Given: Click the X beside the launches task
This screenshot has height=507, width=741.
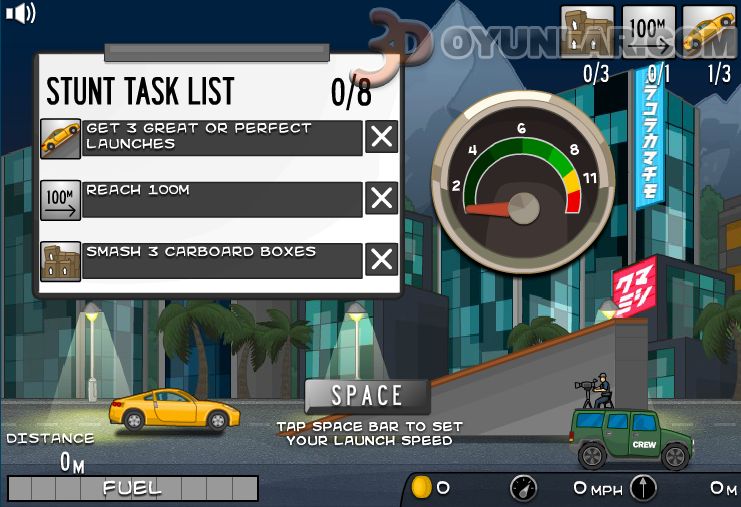Looking at the screenshot, I should click(x=381, y=137).
